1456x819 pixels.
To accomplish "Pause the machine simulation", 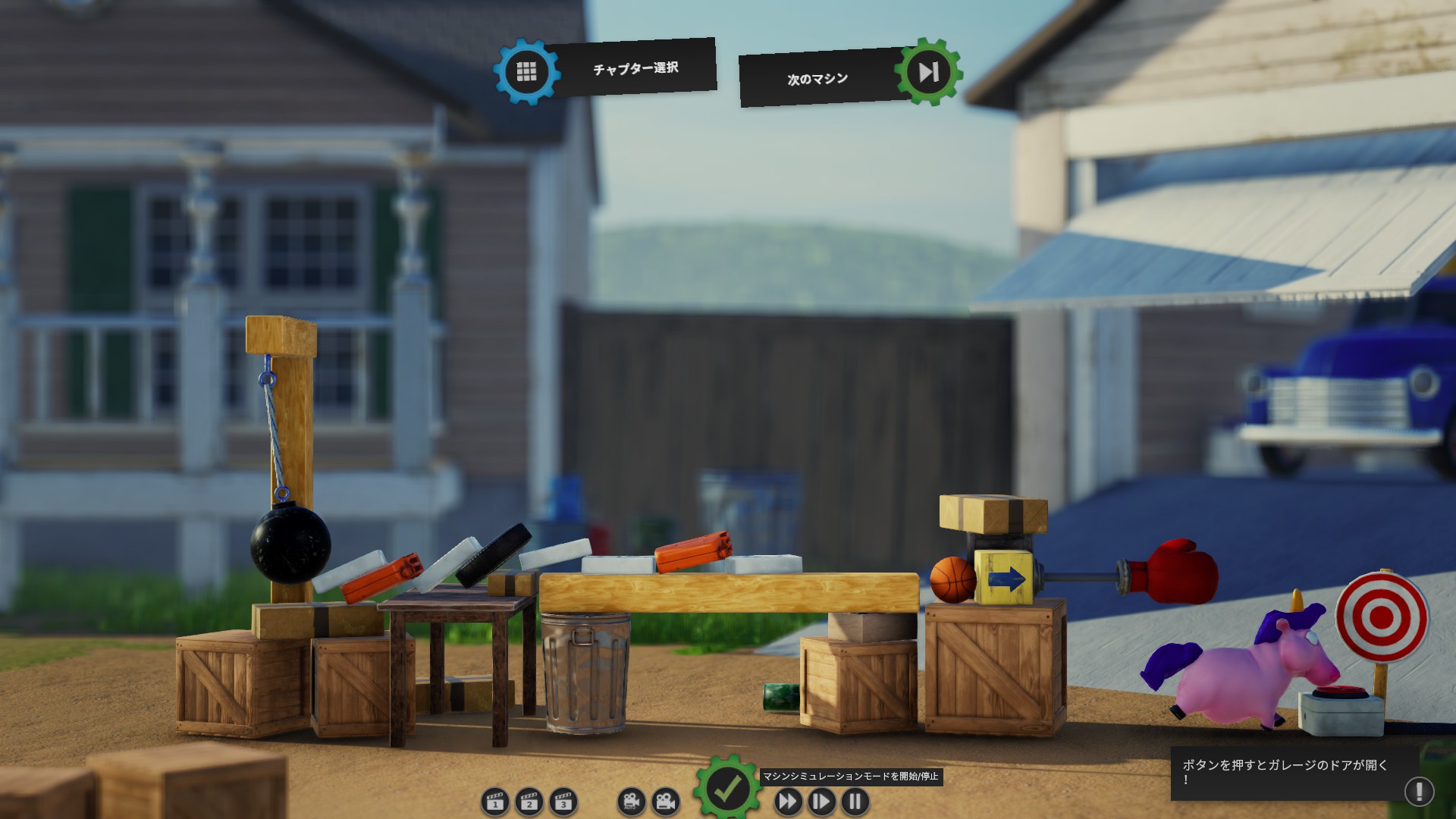I will [x=855, y=802].
